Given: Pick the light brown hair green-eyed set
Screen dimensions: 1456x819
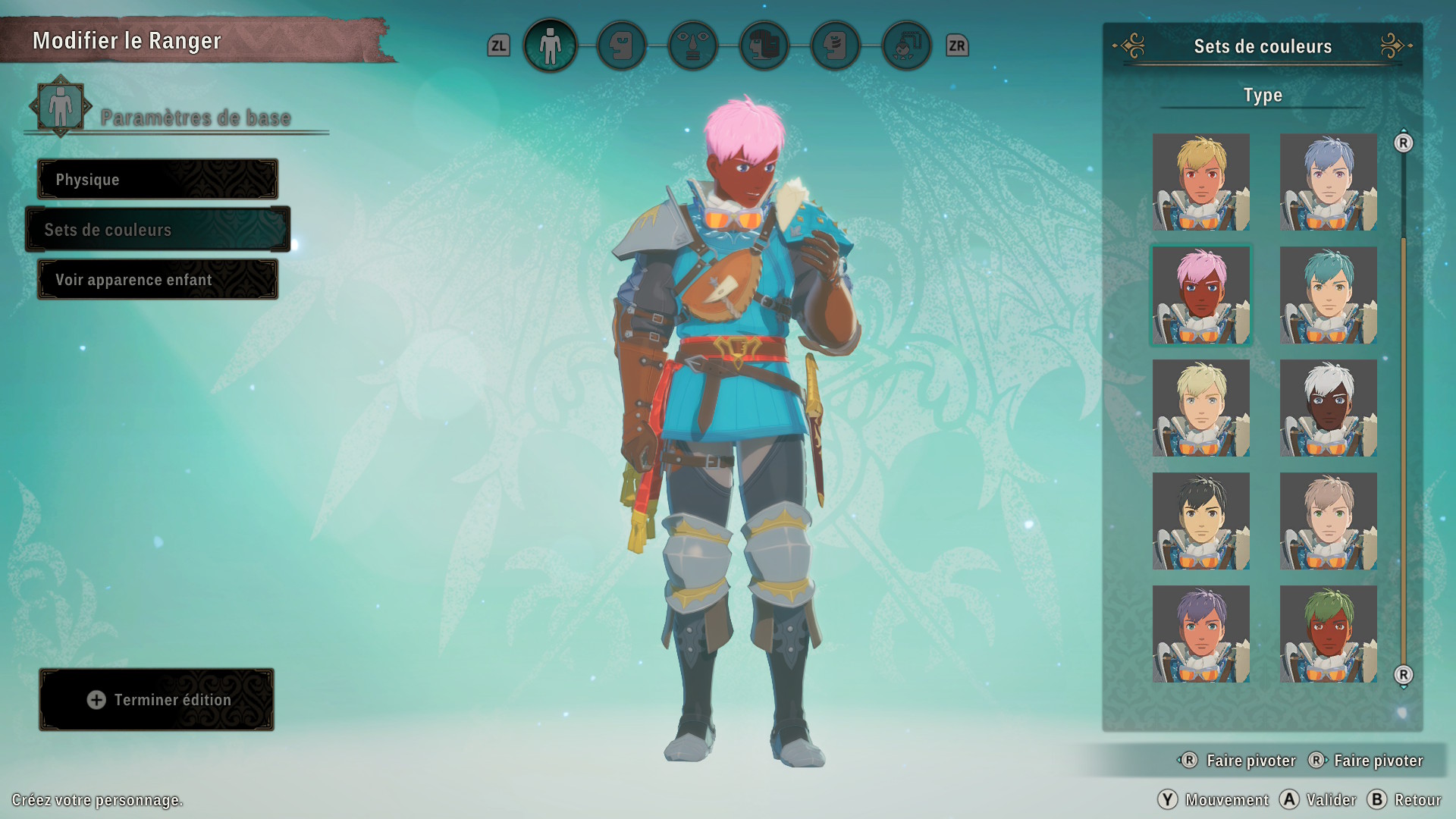Looking at the screenshot, I should tap(1328, 521).
